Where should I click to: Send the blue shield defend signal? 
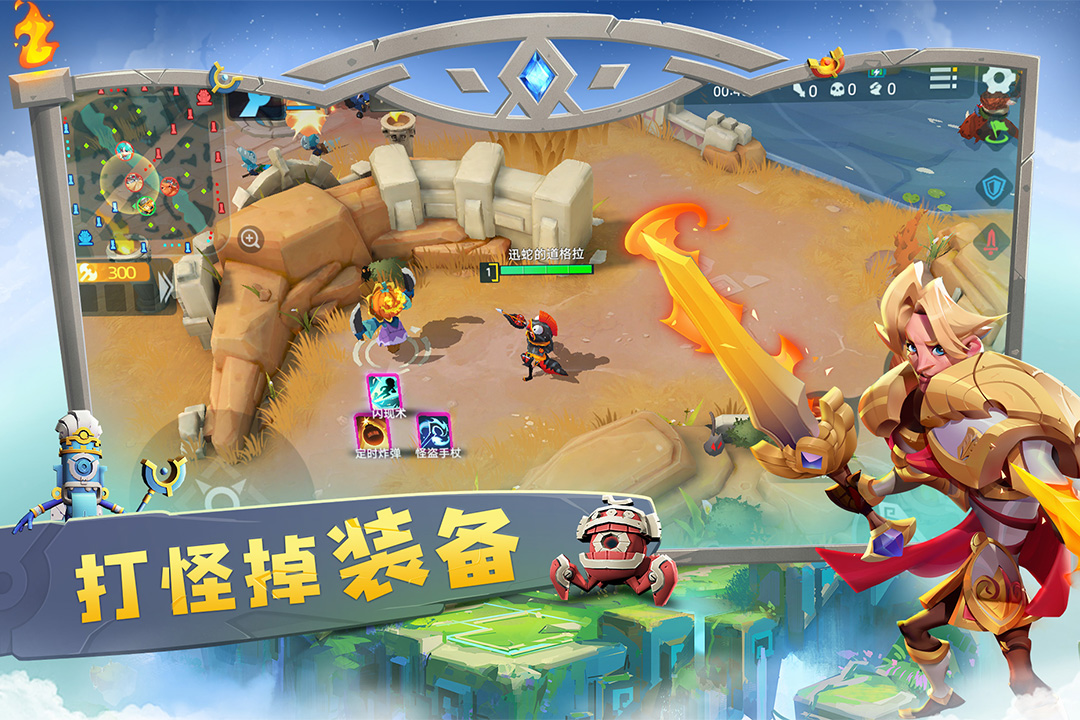(993, 186)
